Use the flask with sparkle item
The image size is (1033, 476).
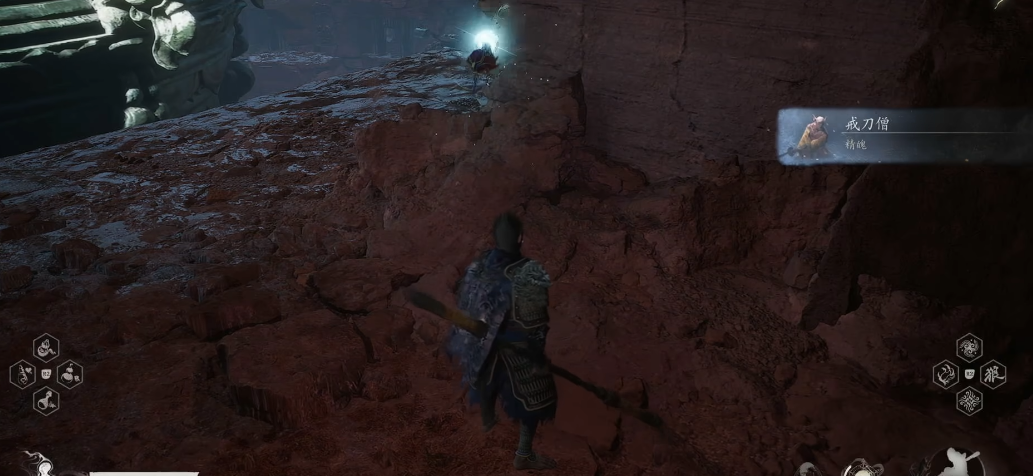46,401
